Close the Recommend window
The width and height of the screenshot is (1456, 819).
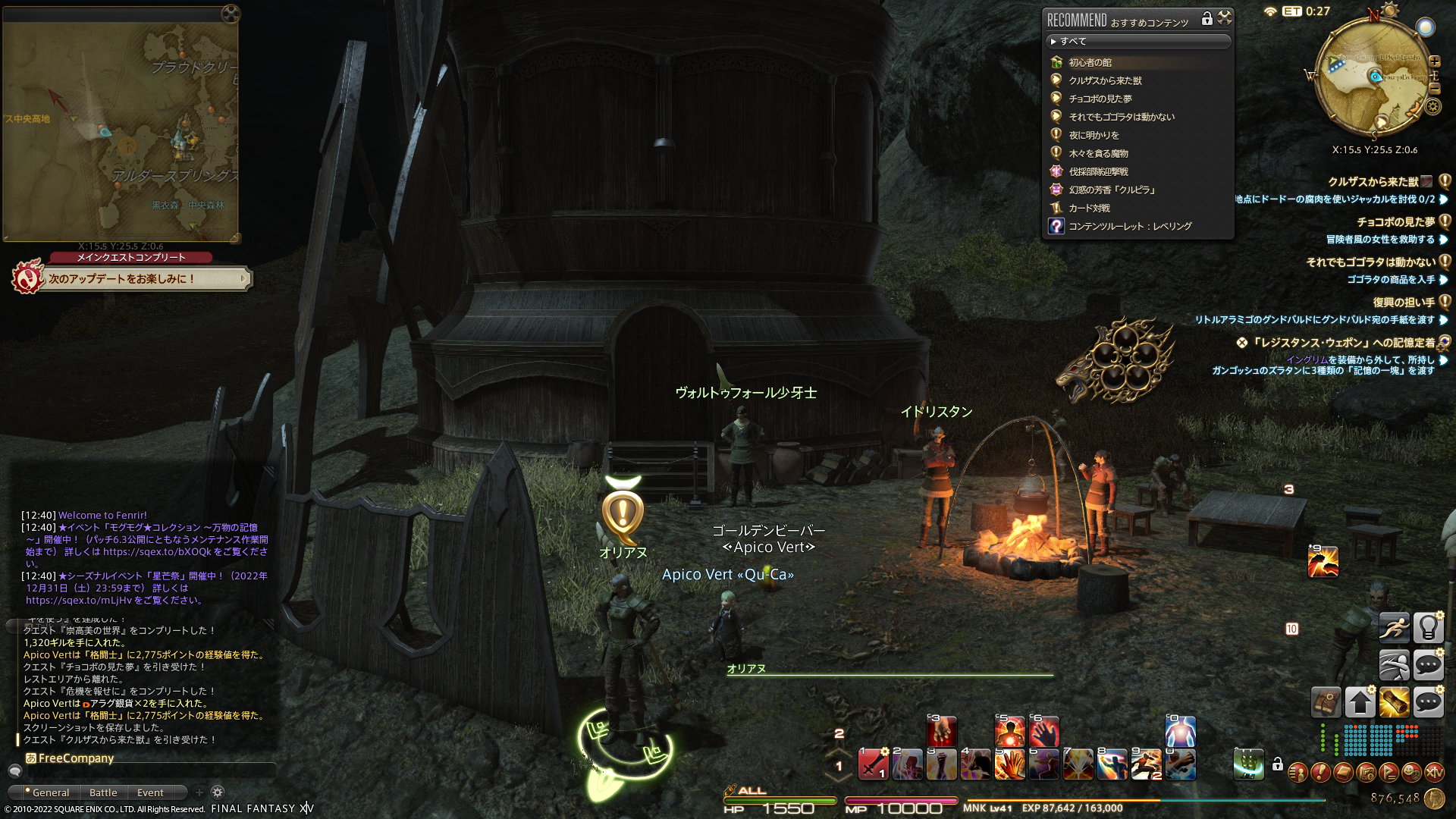click(1225, 18)
